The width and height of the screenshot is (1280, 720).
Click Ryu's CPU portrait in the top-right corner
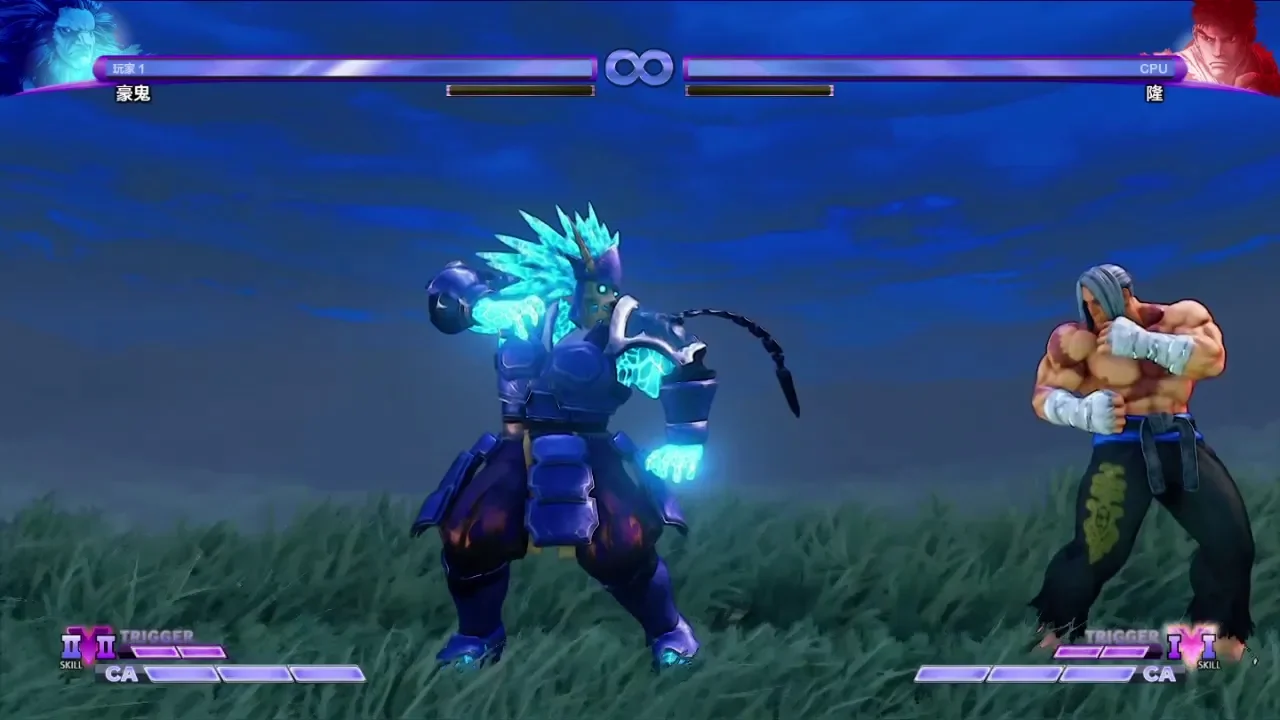point(1226,45)
